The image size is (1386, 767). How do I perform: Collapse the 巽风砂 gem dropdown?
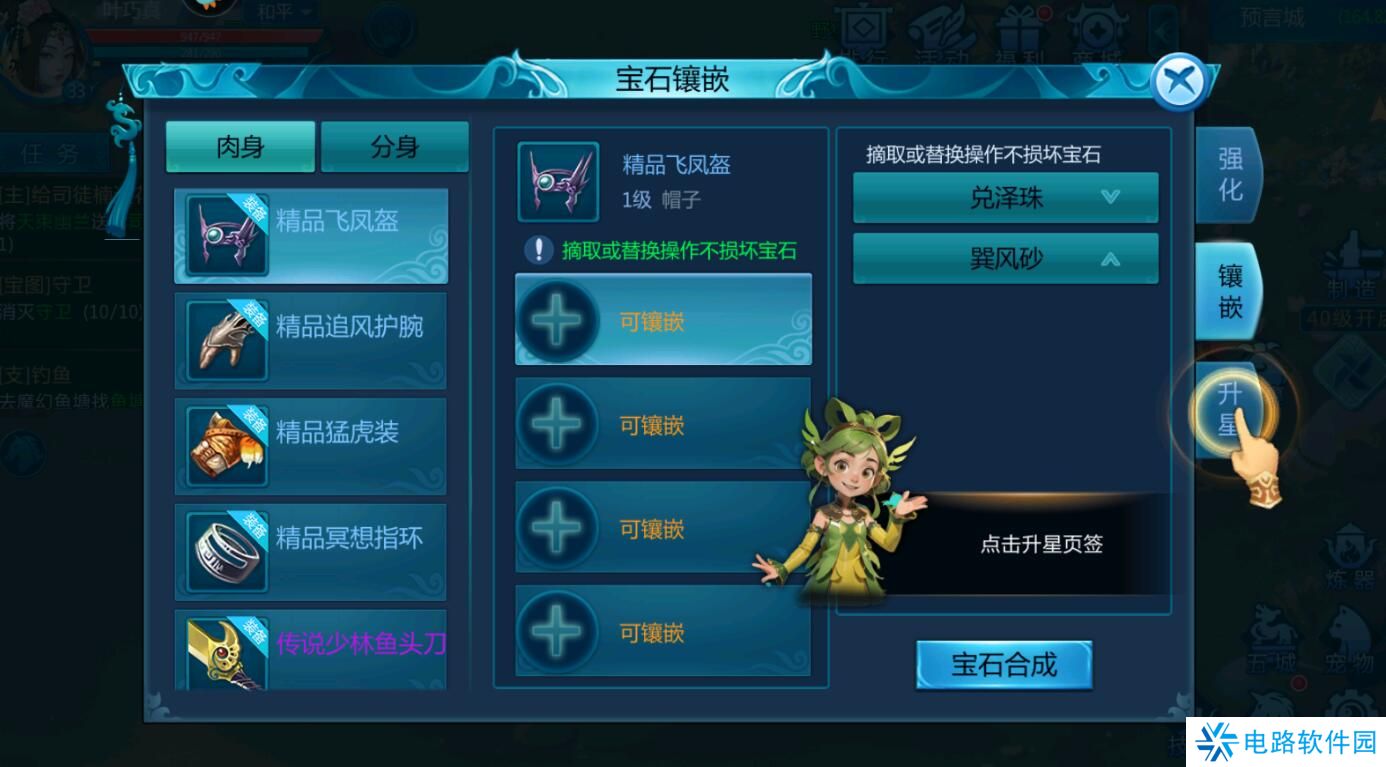pyautogui.click(x=1005, y=257)
